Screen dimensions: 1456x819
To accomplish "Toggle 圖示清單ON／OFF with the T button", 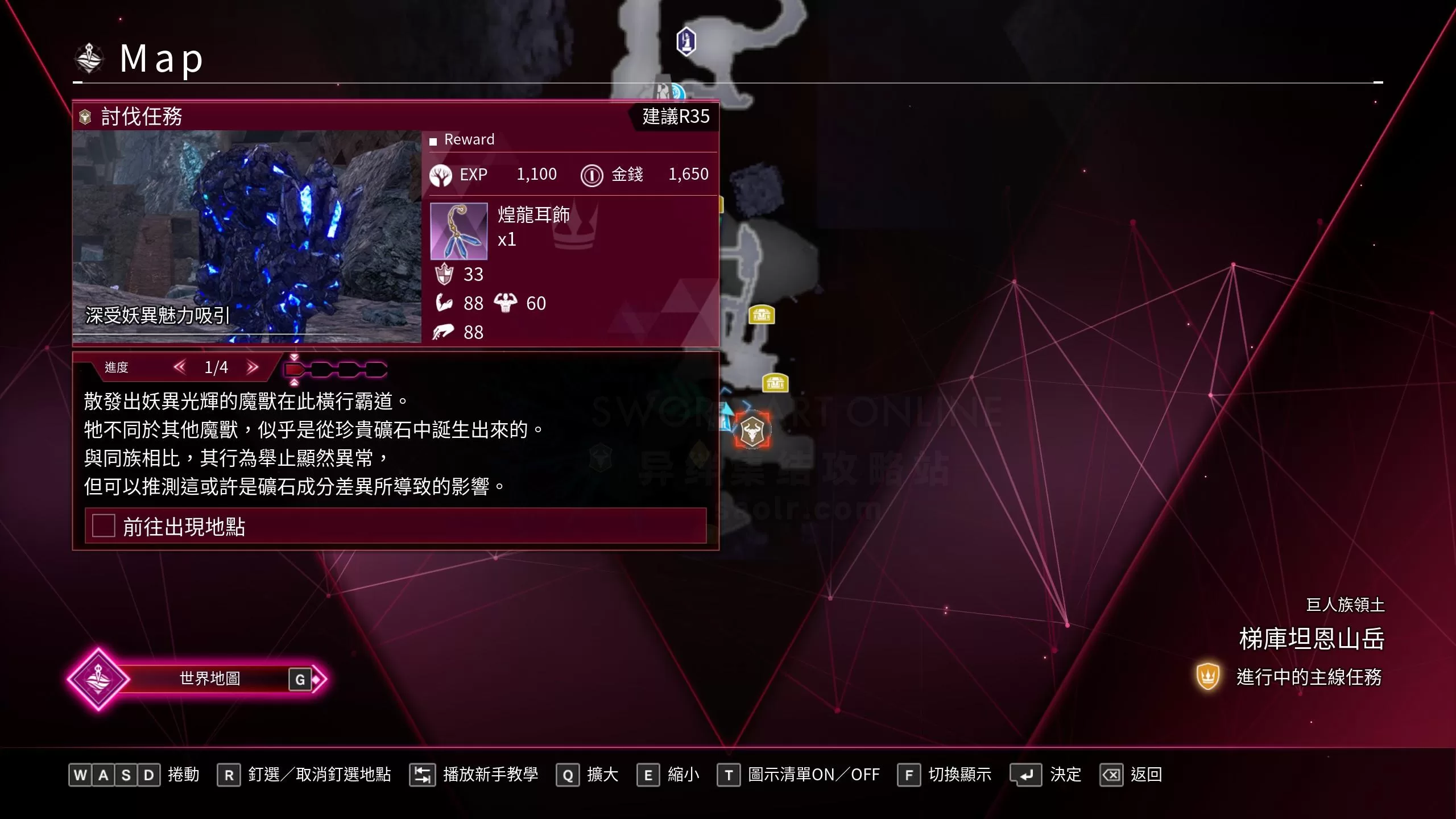I will (x=730, y=774).
